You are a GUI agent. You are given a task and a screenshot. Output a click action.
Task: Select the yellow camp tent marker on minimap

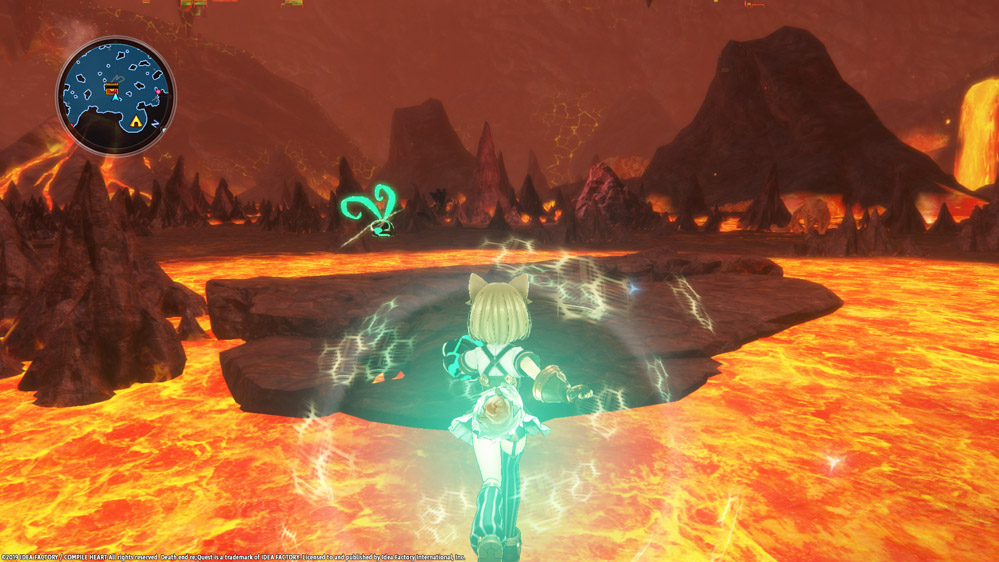[x=136, y=121]
